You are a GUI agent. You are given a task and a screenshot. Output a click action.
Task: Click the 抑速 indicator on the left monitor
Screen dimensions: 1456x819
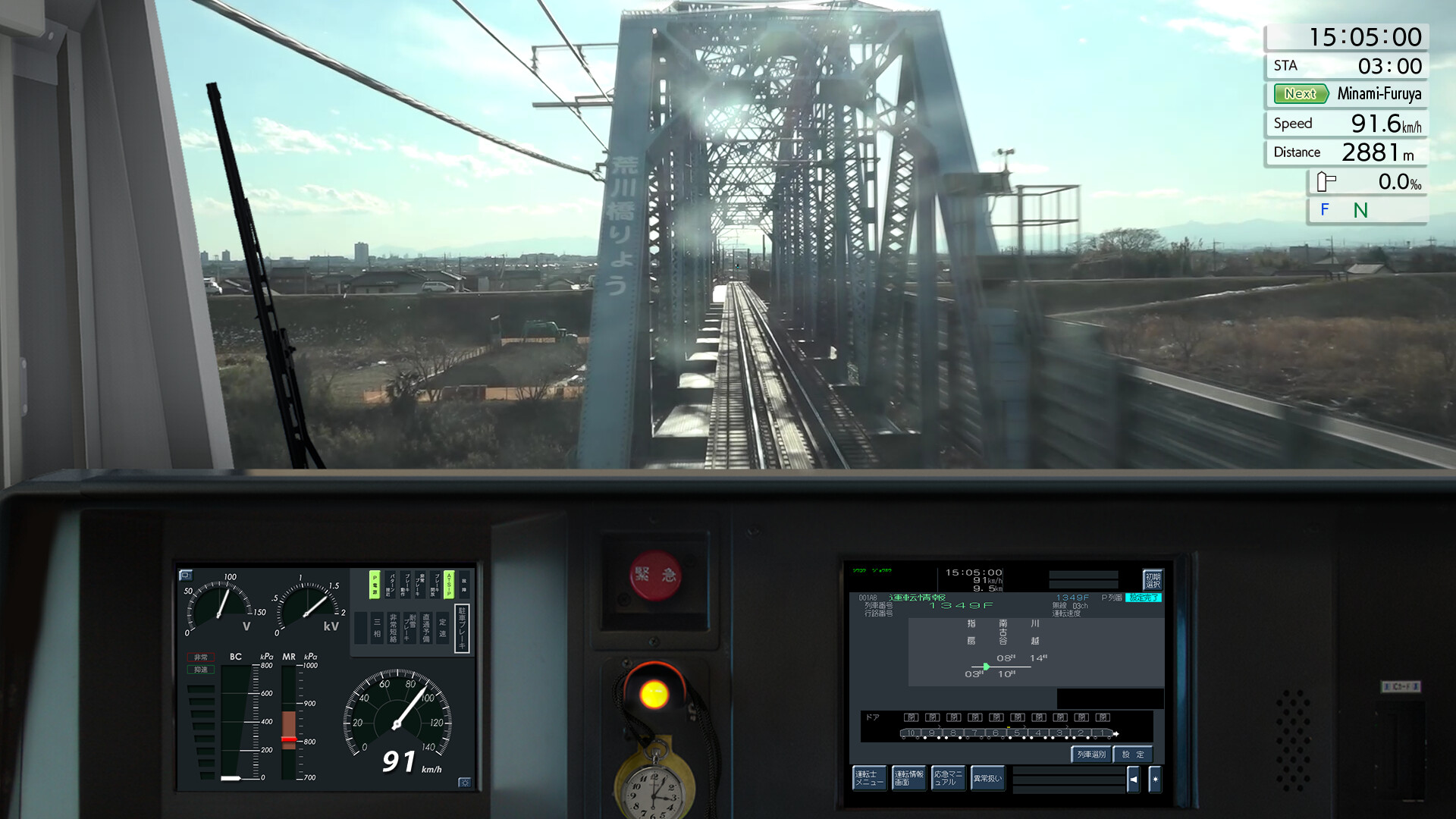(x=201, y=670)
